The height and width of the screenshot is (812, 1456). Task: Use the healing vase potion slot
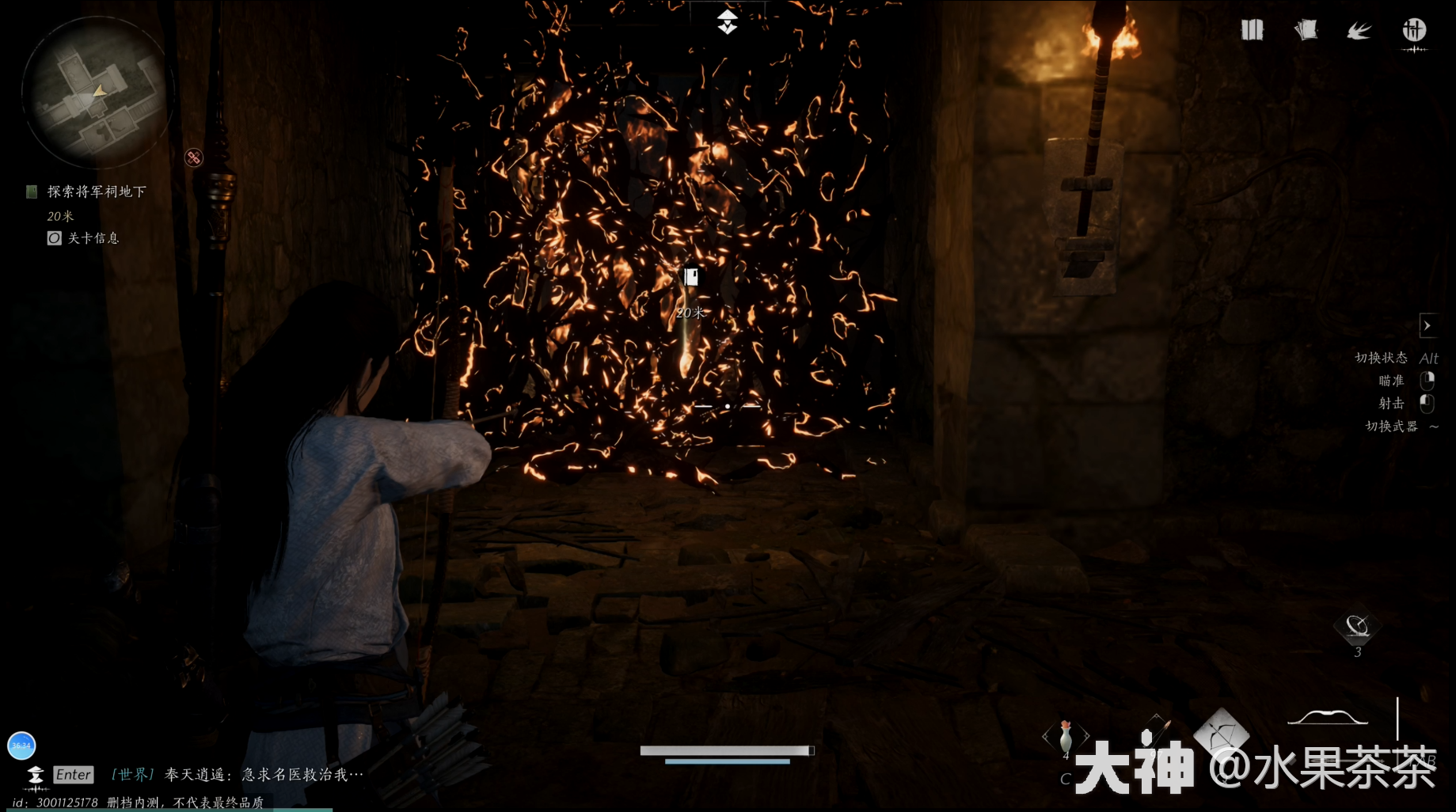point(1066,737)
